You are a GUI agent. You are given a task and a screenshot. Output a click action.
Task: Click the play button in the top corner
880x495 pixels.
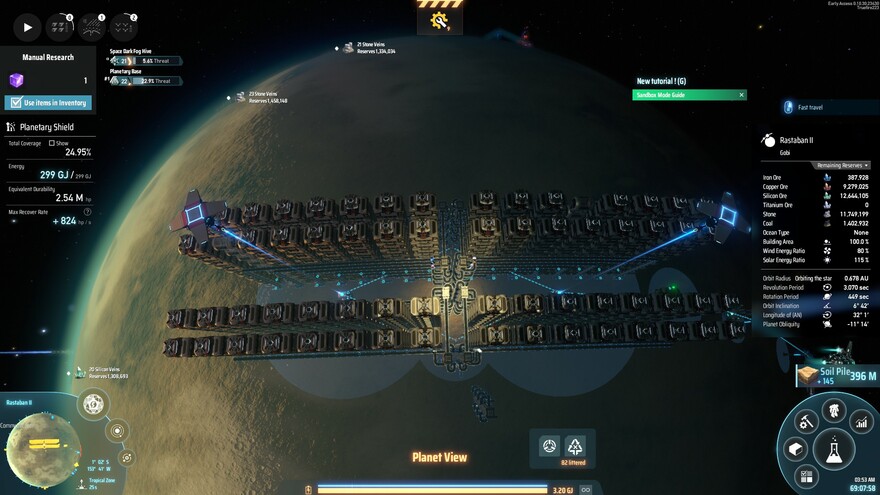(27, 27)
